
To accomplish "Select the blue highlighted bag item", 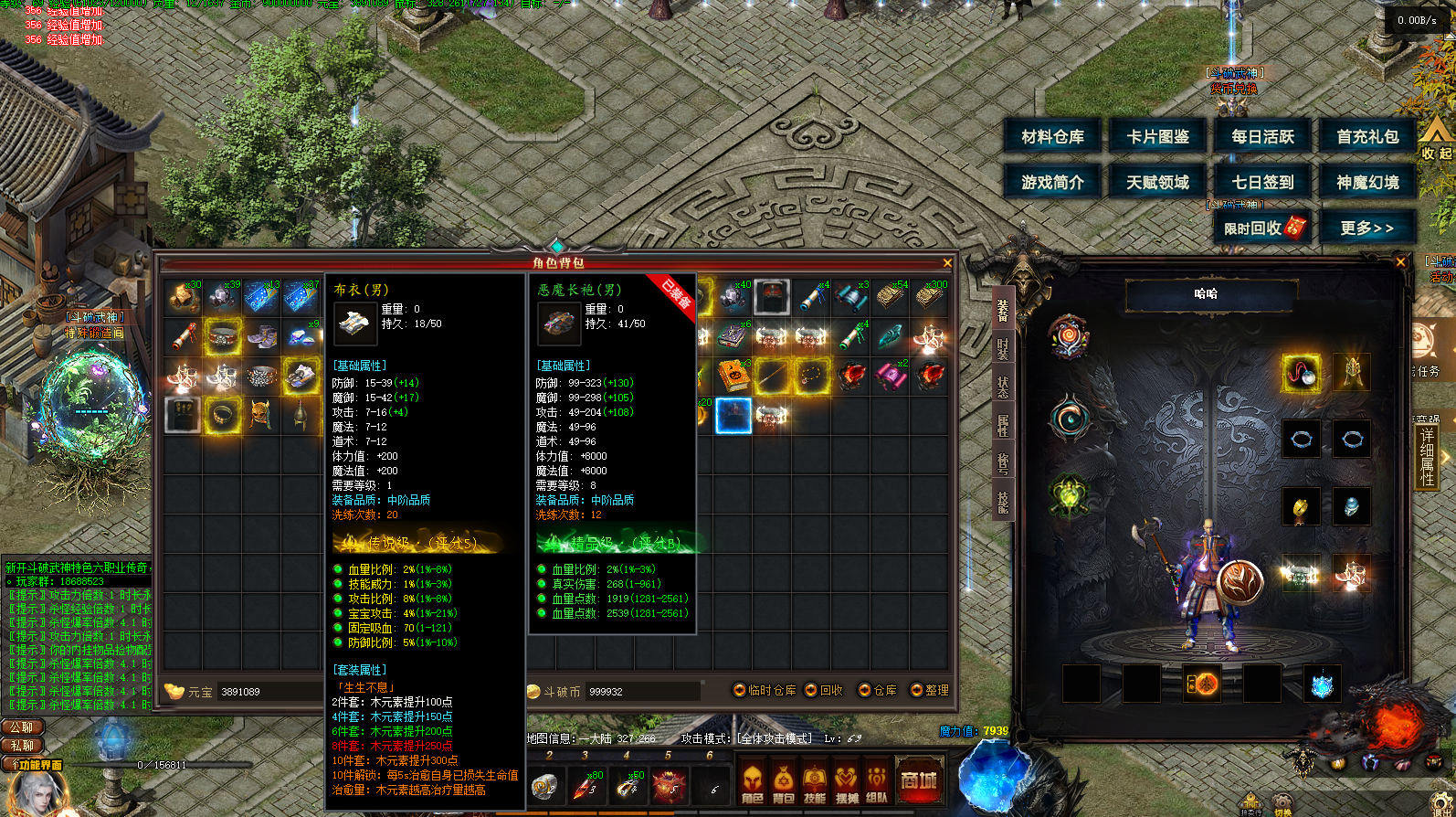I will tap(733, 416).
